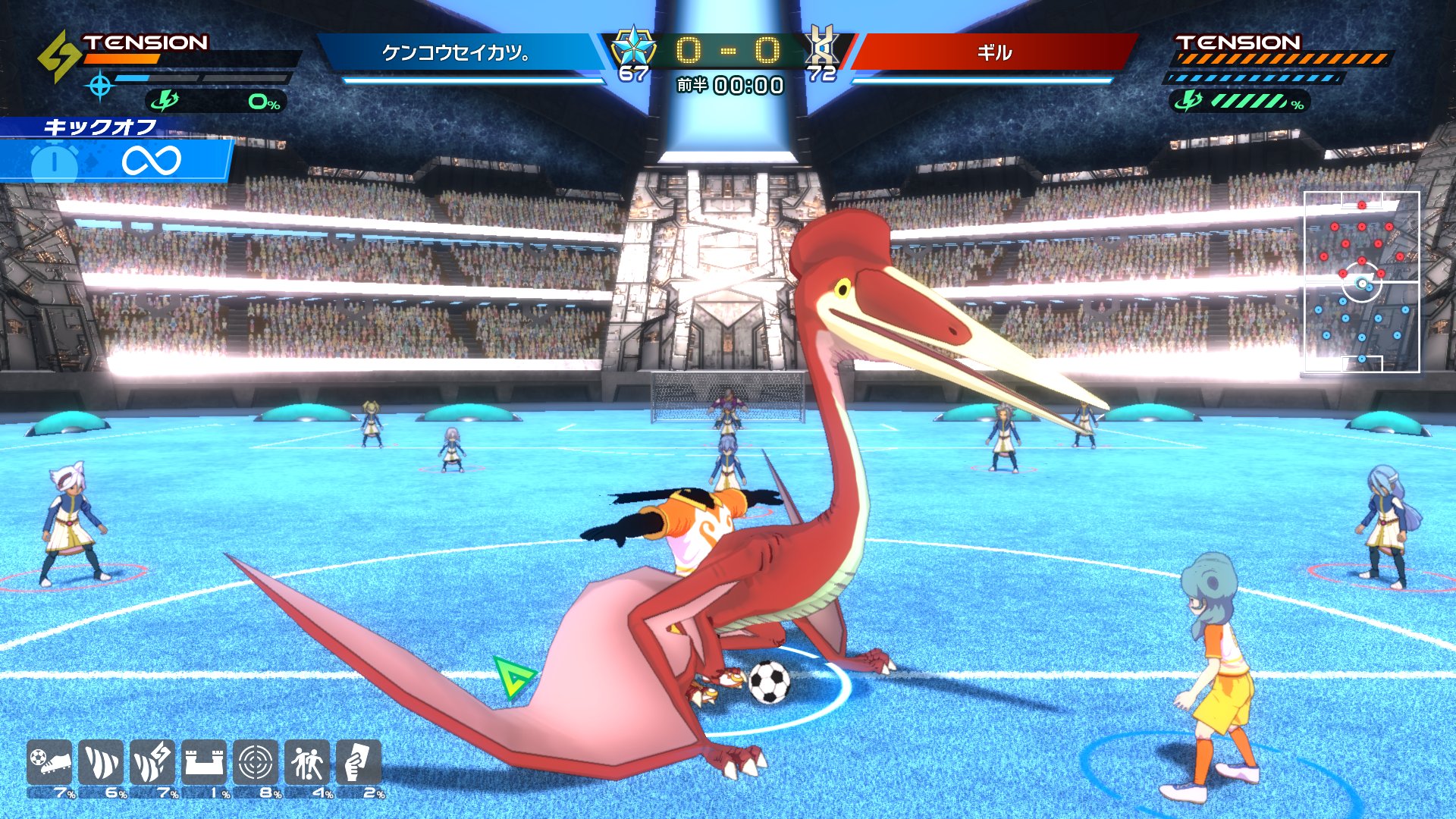The width and height of the screenshot is (1456, 819).
Task: Click the three claw slashes icon
Action: coord(101,762)
